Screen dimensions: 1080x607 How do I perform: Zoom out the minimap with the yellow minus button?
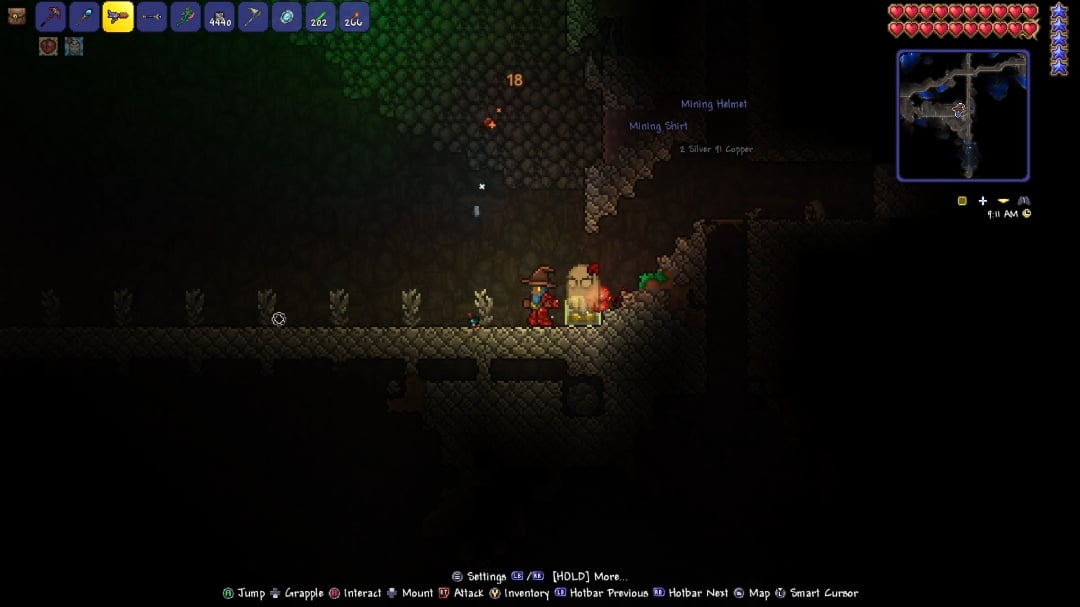[1003, 201]
